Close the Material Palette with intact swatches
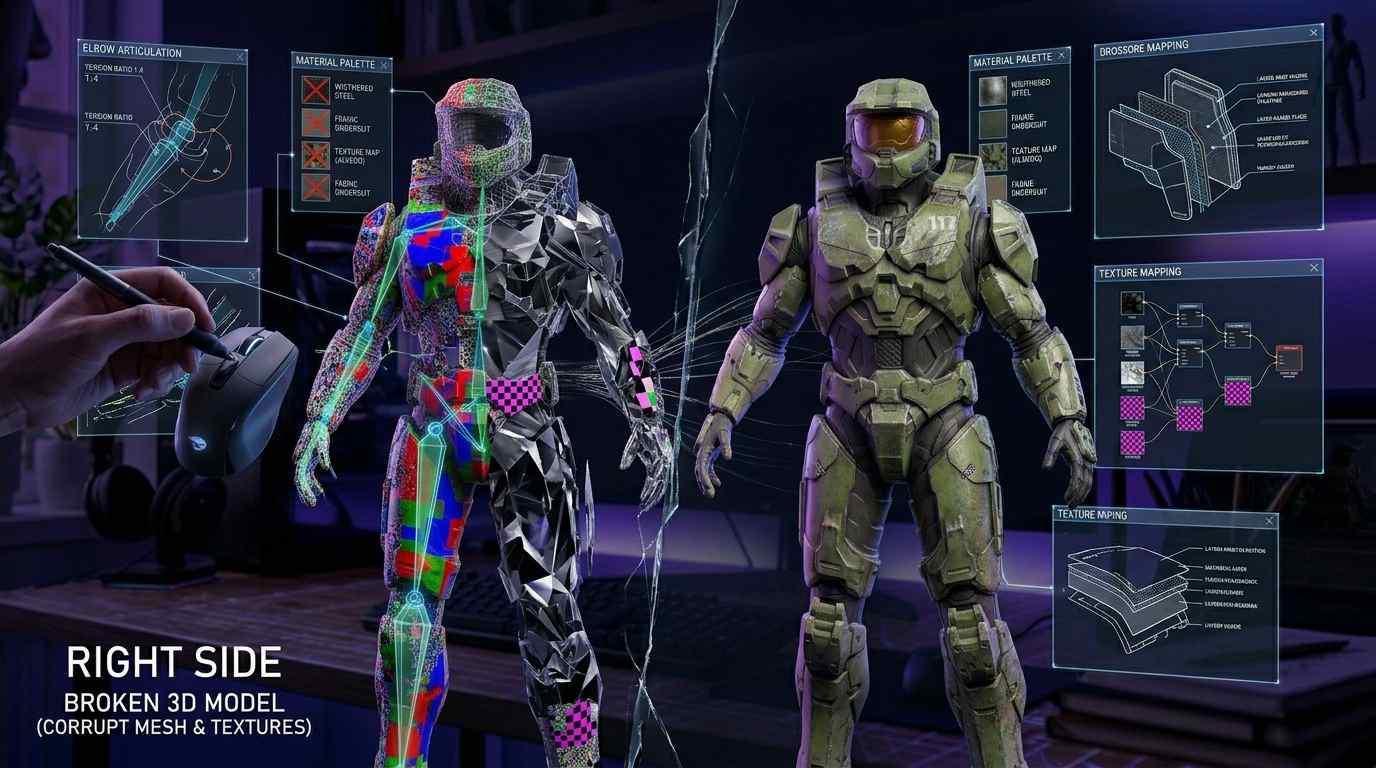Image resolution: width=1376 pixels, height=768 pixels. click(x=1061, y=61)
